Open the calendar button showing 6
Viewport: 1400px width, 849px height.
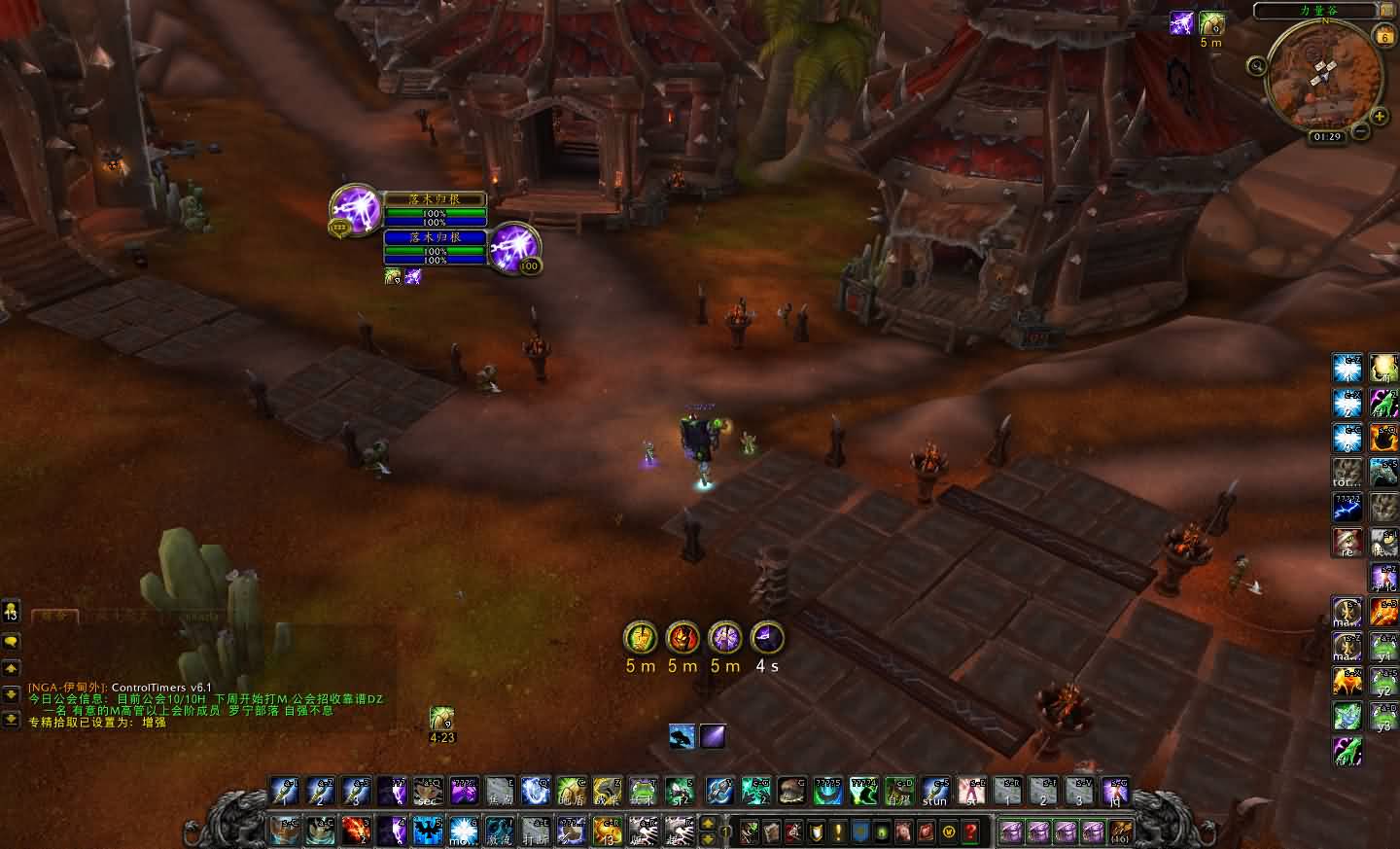(x=1384, y=36)
